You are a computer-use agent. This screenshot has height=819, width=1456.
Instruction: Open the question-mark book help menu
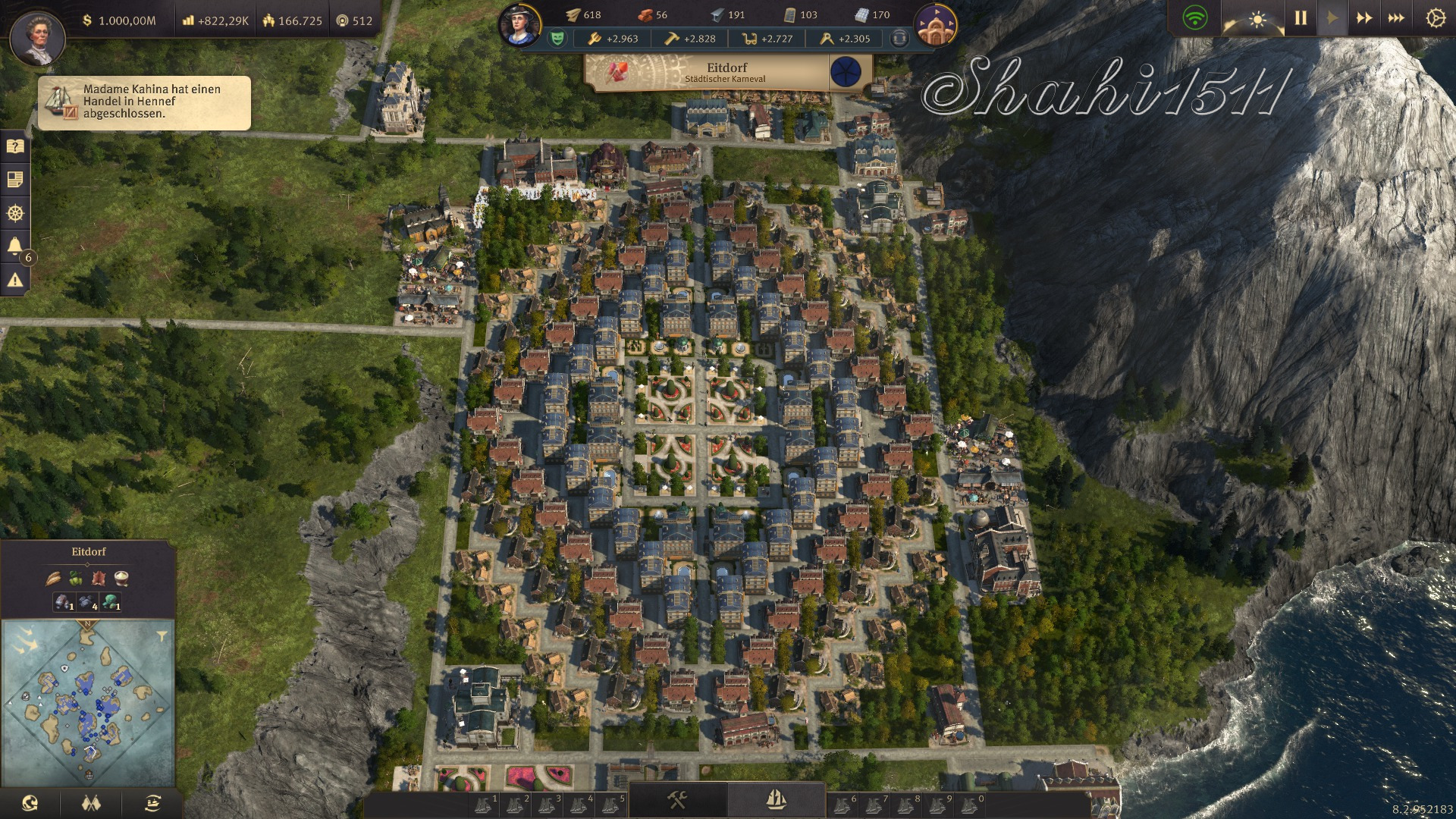[x=15, y=146]
